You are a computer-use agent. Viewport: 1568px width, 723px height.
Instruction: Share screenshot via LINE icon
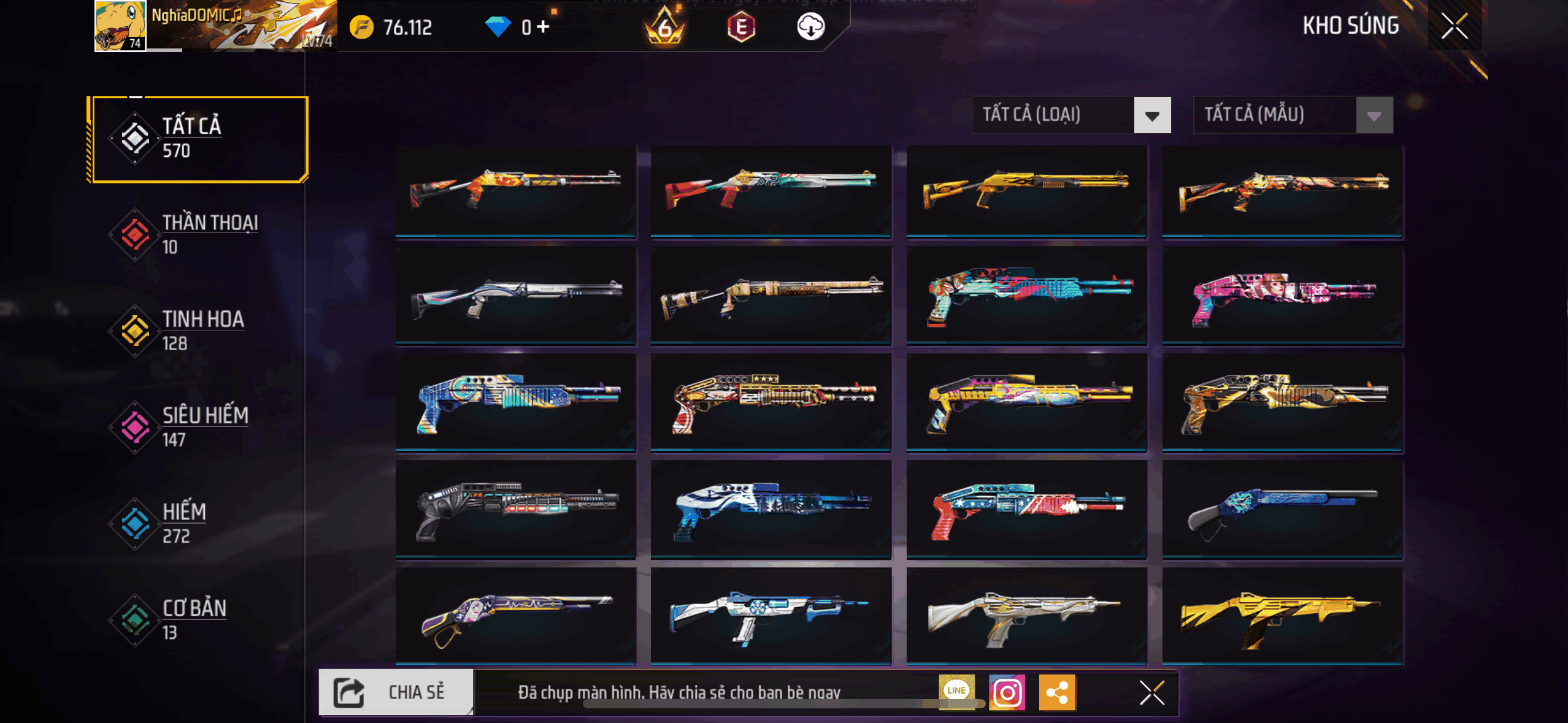956,690
